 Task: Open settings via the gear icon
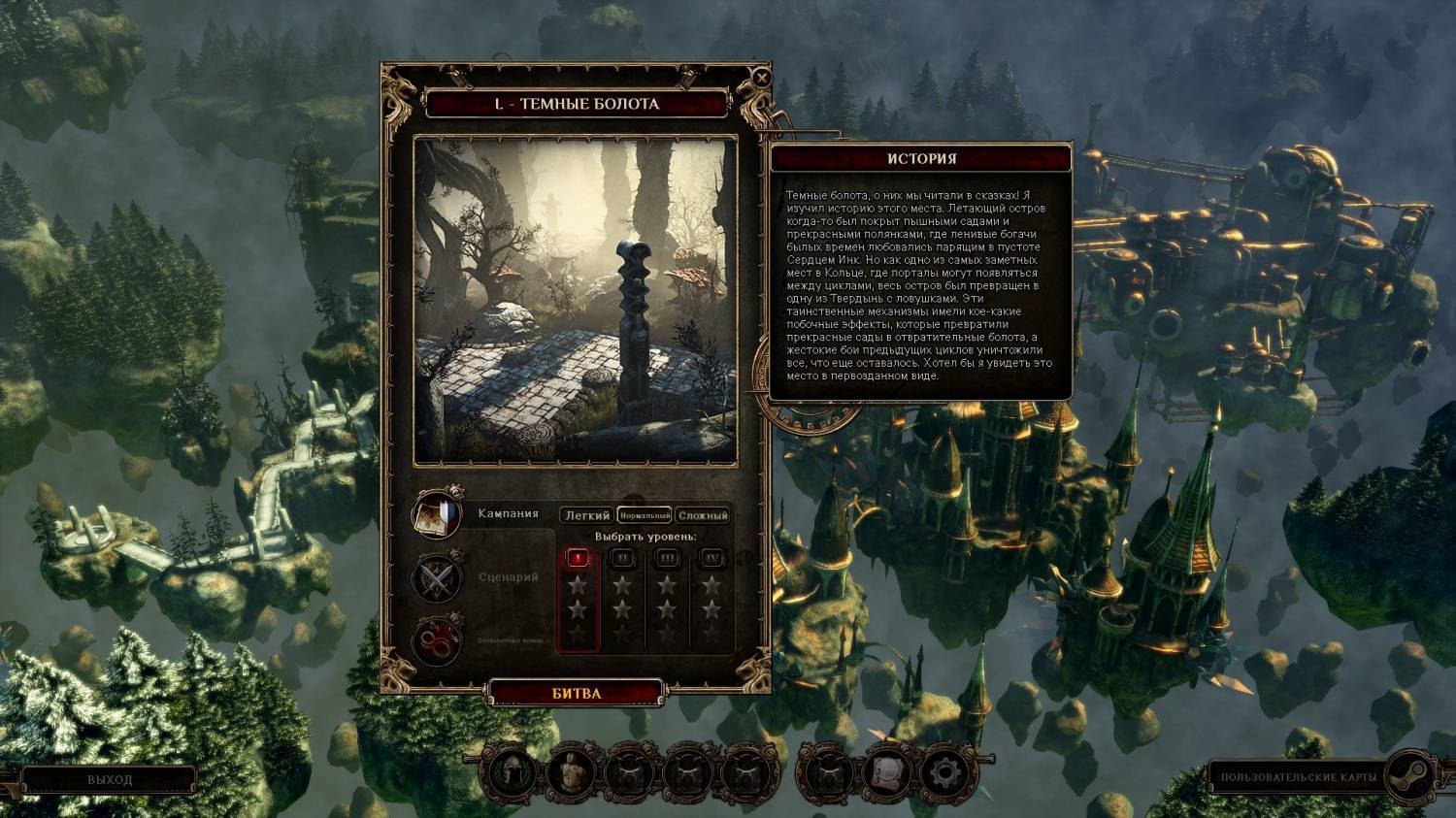coord(943,773)
